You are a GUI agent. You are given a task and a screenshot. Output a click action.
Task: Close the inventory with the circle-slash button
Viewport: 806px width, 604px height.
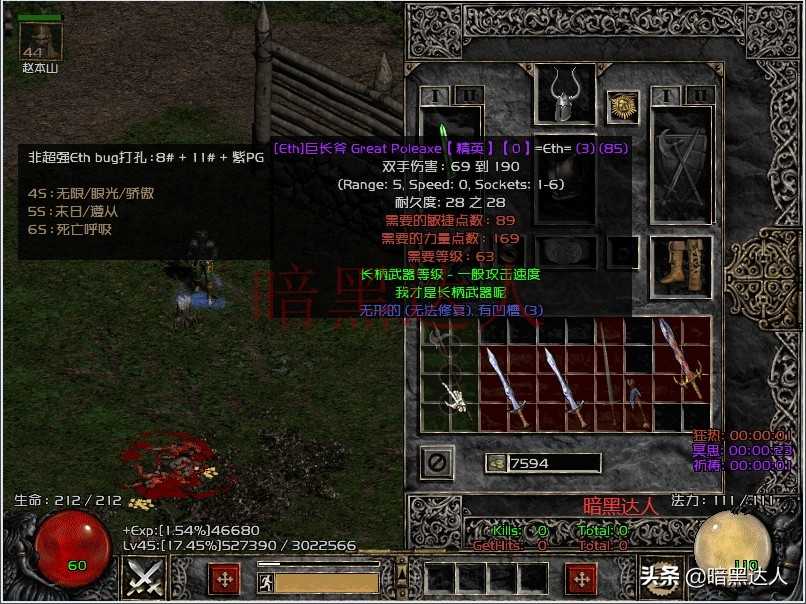[436, 462]
